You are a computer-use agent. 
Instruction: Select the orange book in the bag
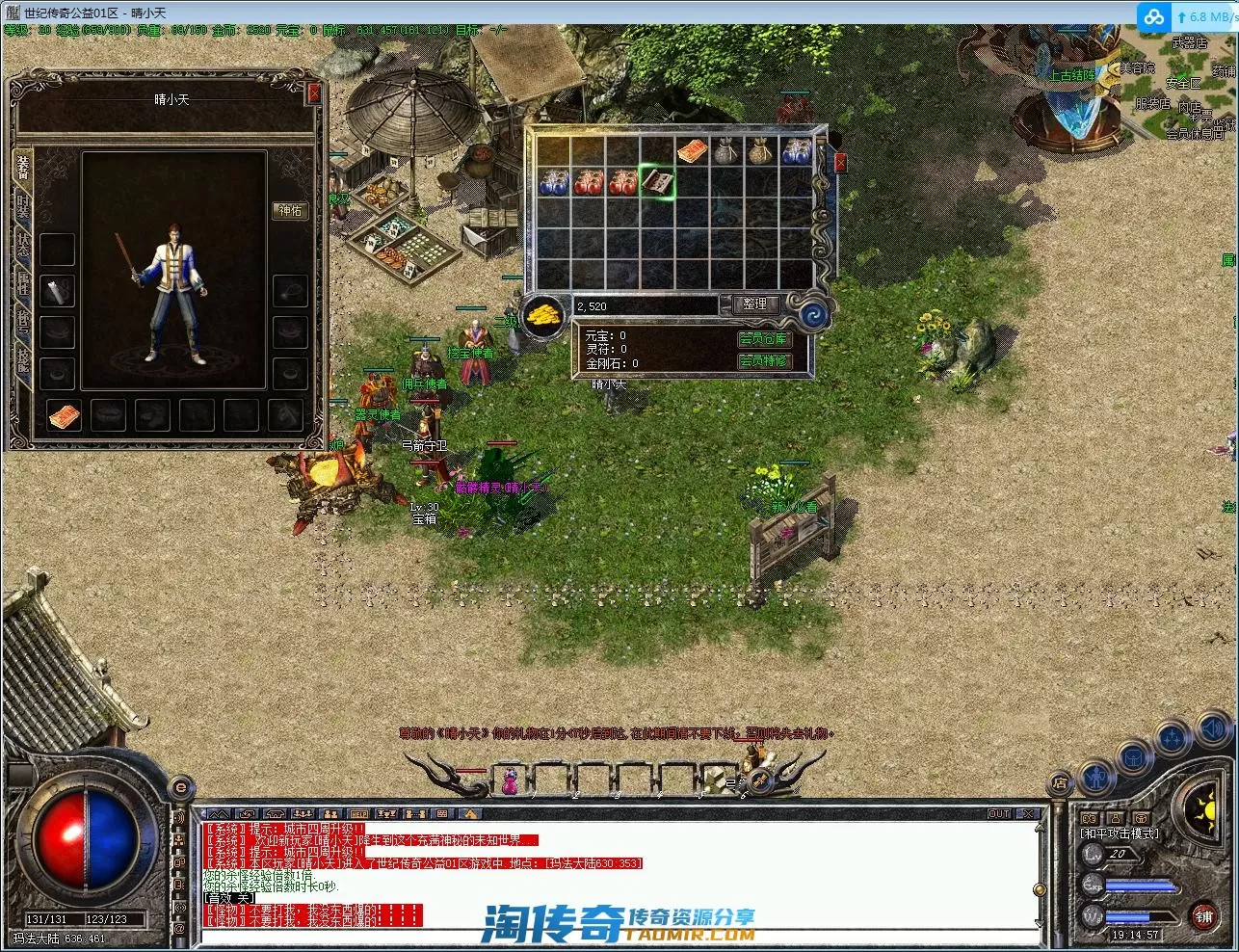pyautogui.click(x=692, y=151)
